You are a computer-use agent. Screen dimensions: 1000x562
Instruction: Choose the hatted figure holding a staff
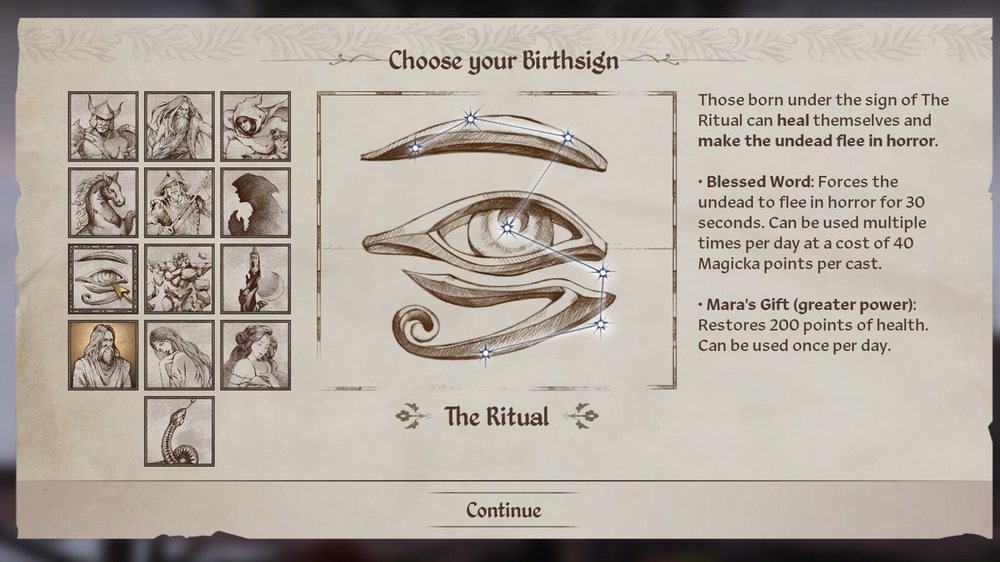click(x=179, y=203)
